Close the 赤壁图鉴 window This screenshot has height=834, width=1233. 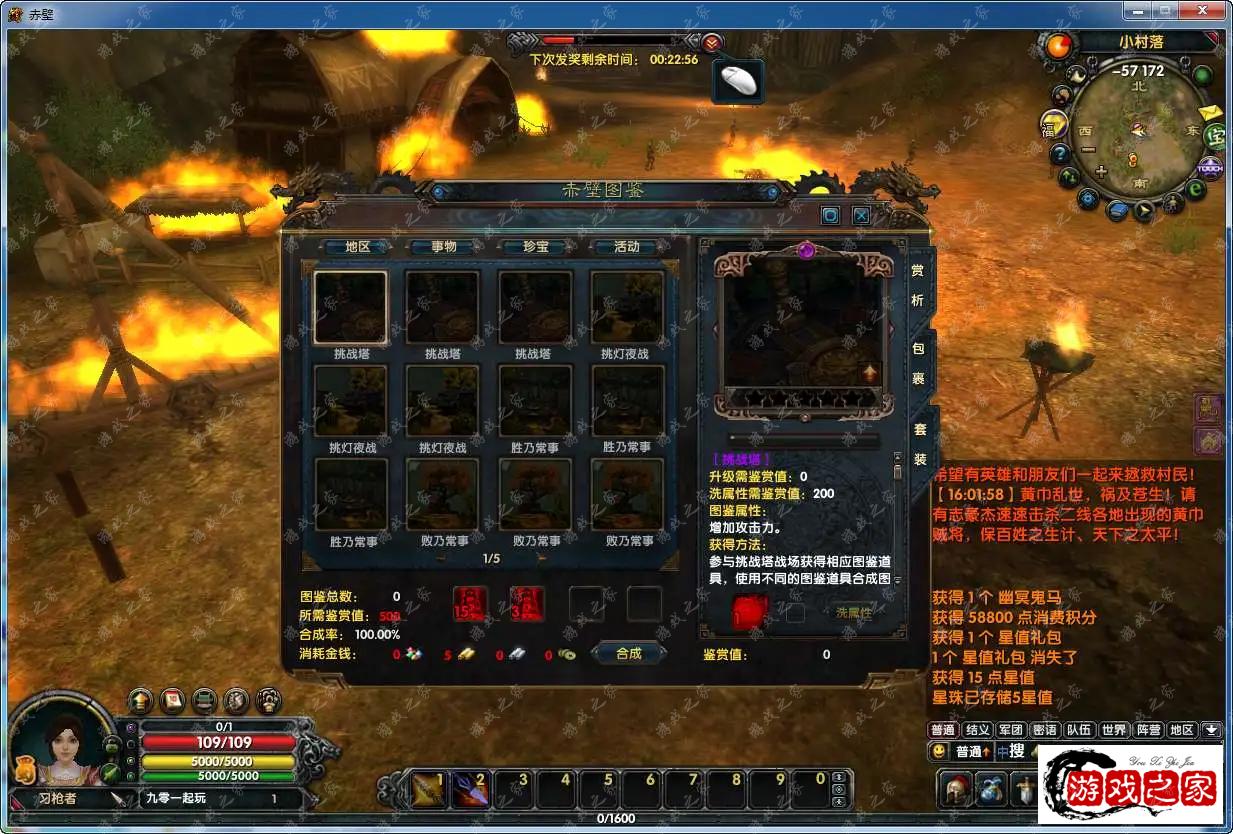861,215
